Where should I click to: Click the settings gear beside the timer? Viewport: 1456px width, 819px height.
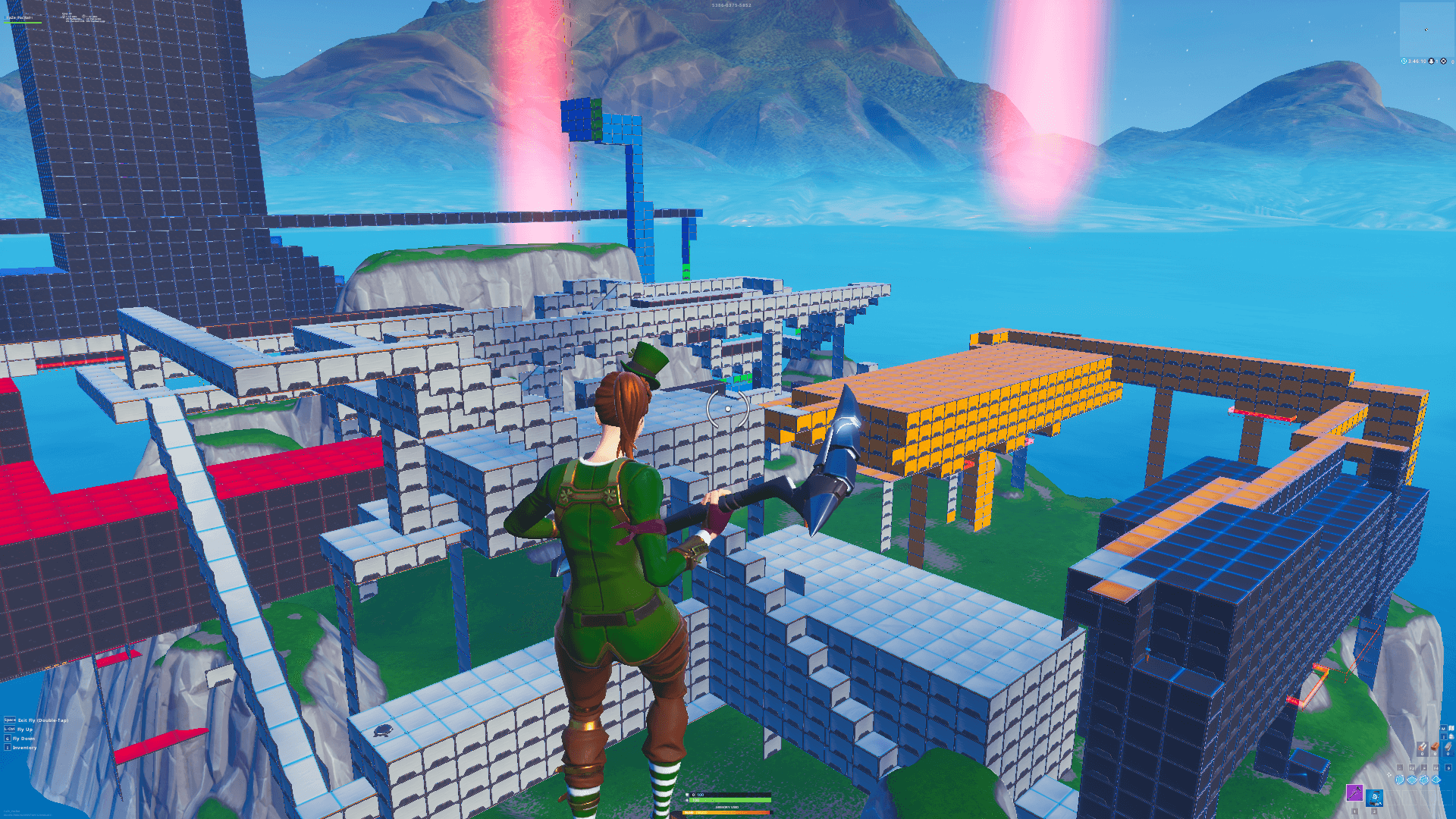(1443, 61)
